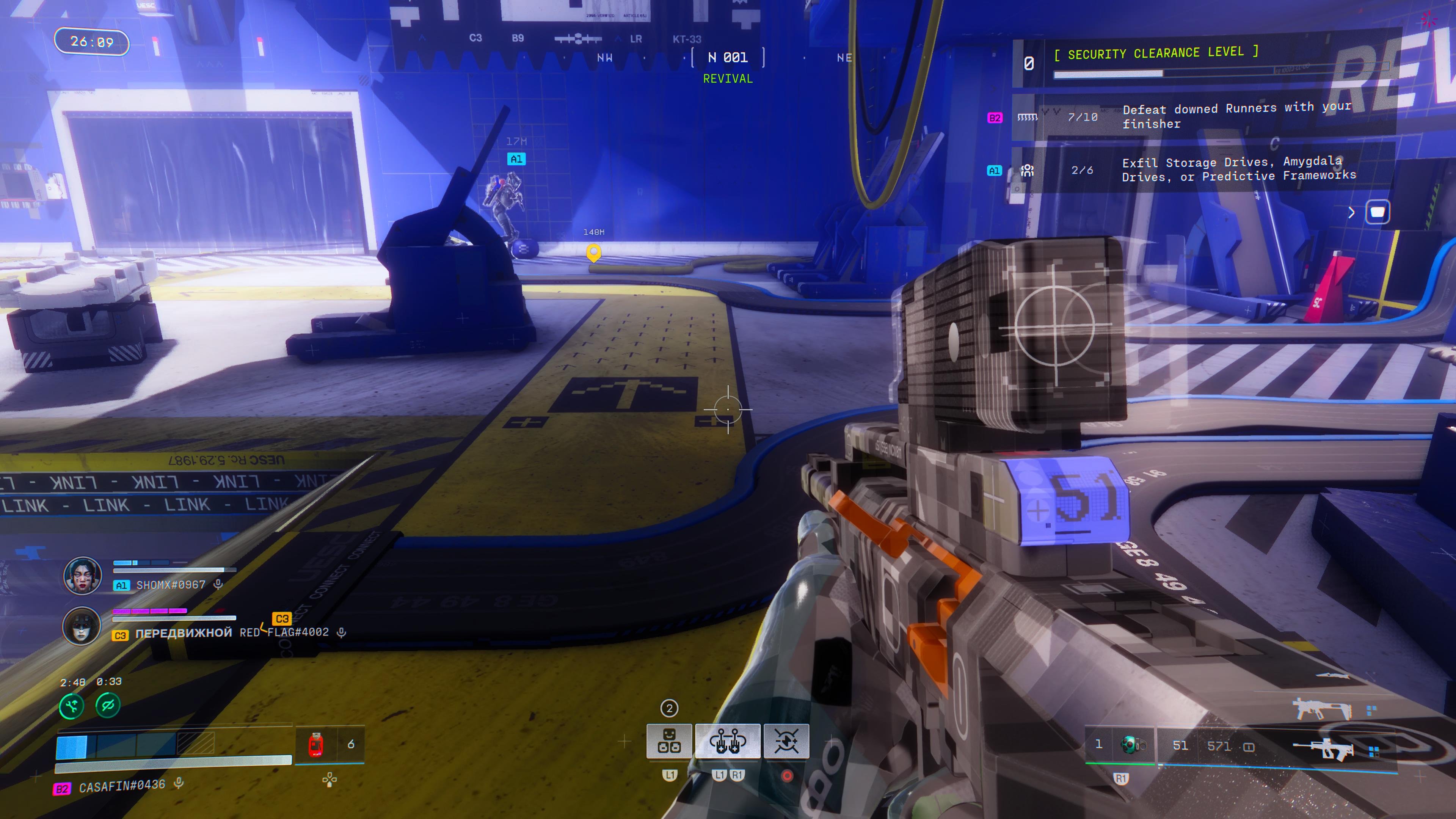Click SHOMX#0967's teammate portrait
1456x819 pixels.
pyautogui.click(x=83, y=576)
